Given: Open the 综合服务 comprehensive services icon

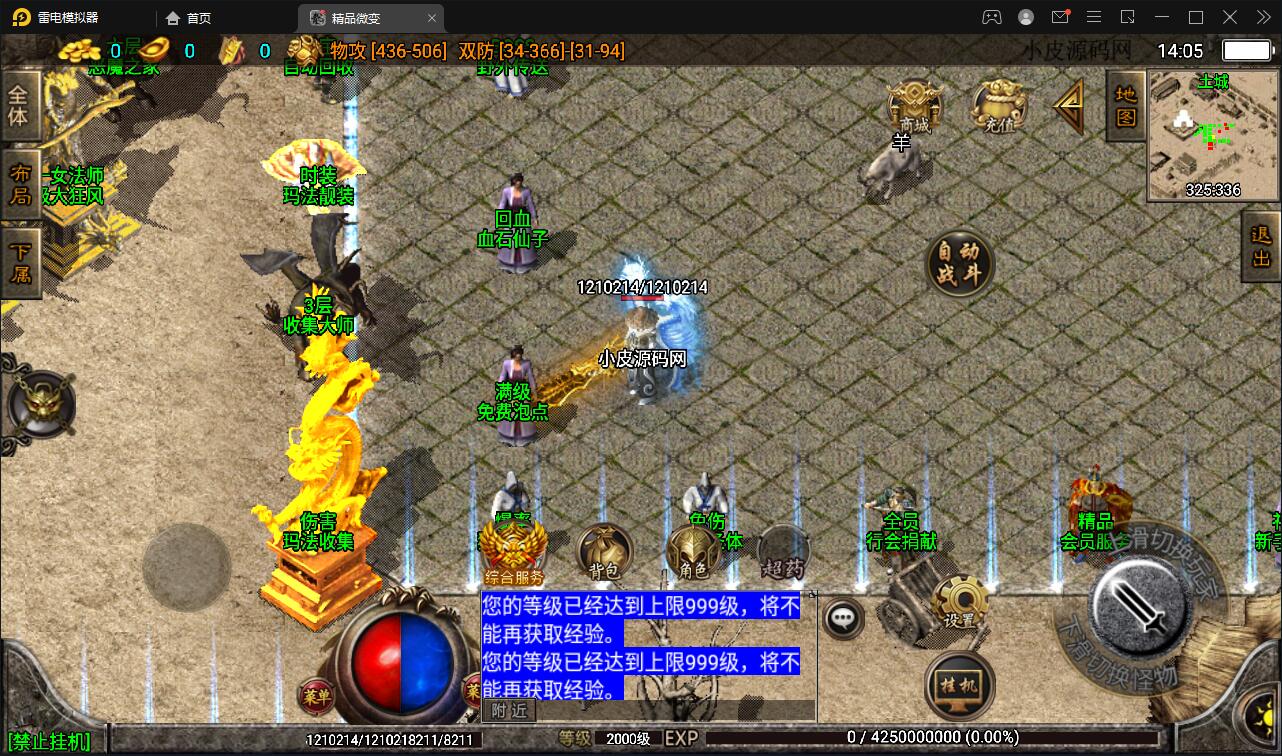Looking at the screenshot, I should 516,545.
